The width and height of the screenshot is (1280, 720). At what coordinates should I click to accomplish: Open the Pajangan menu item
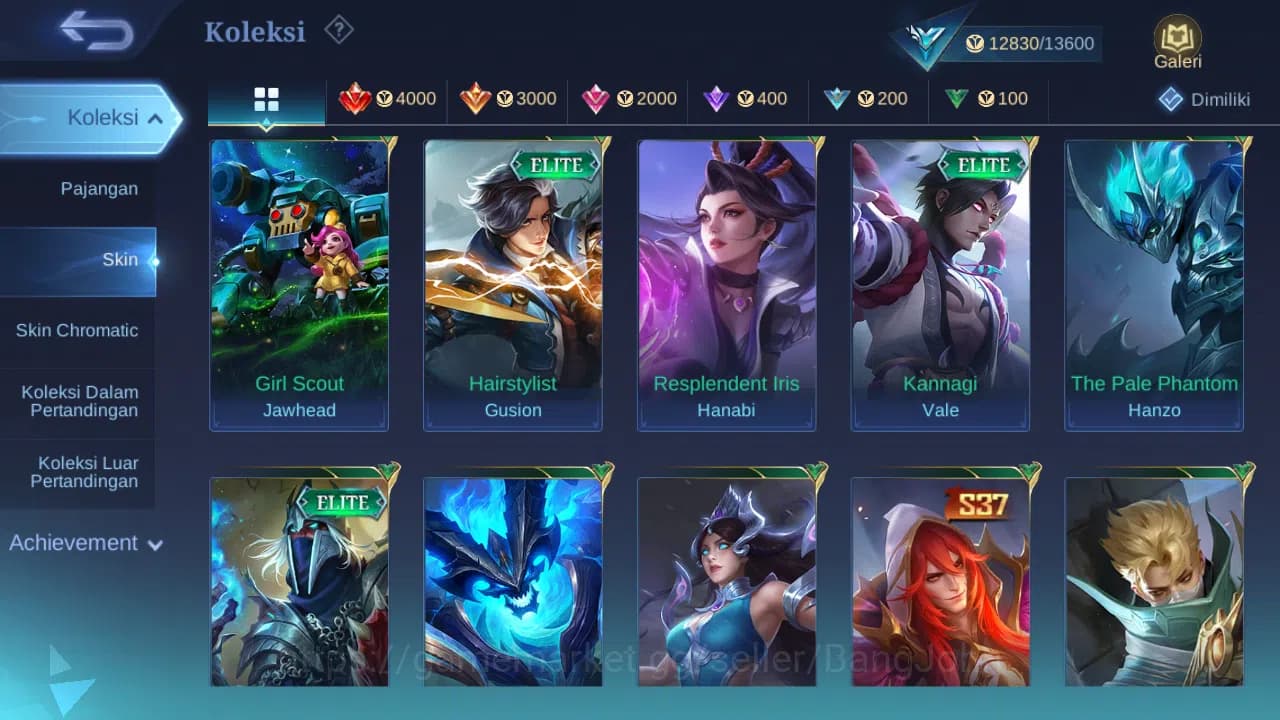(102, 188)
